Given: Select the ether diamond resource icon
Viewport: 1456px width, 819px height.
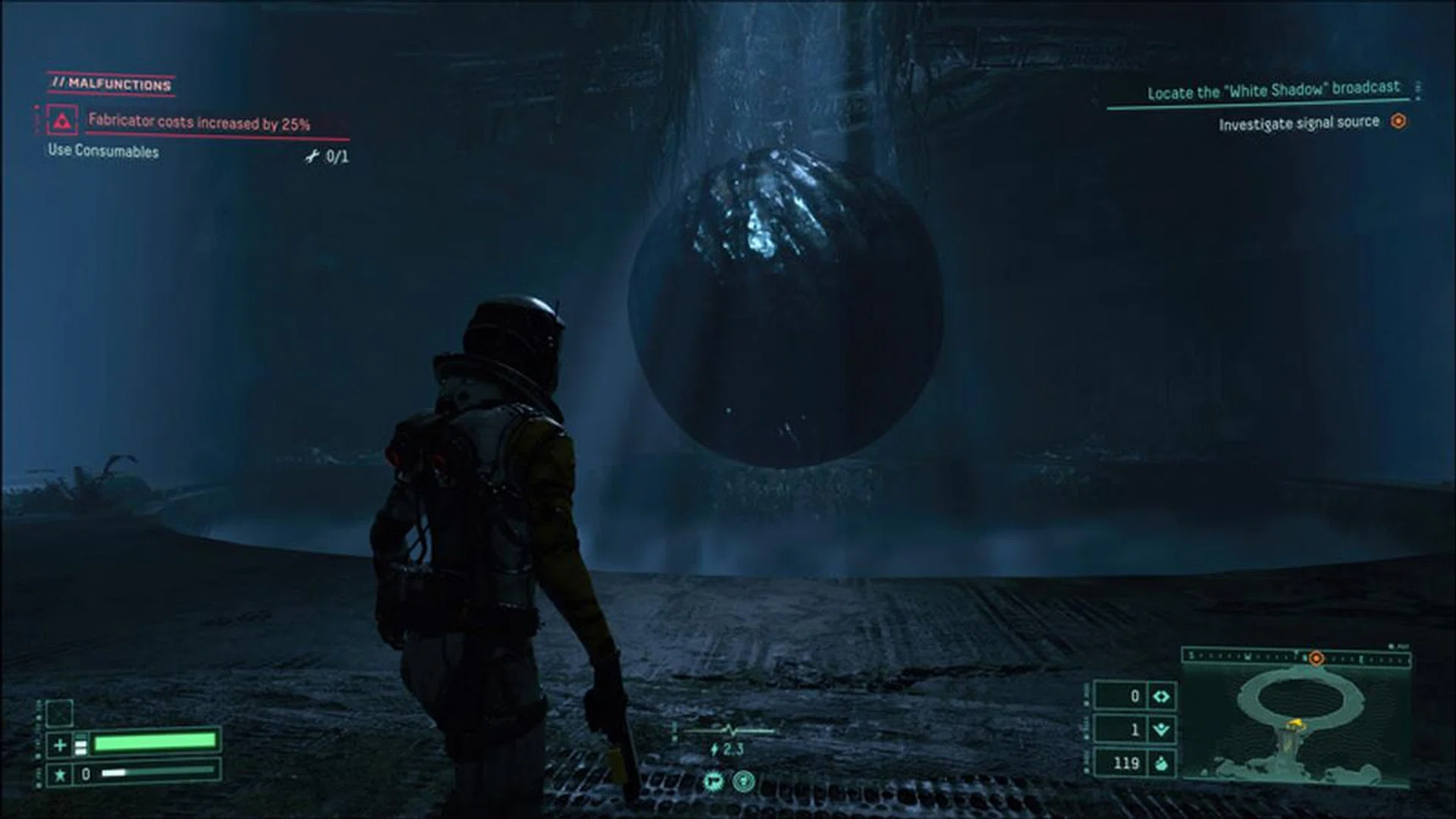Looking at the screenshot, I should pyautogui.click(x=1161, y=696).
